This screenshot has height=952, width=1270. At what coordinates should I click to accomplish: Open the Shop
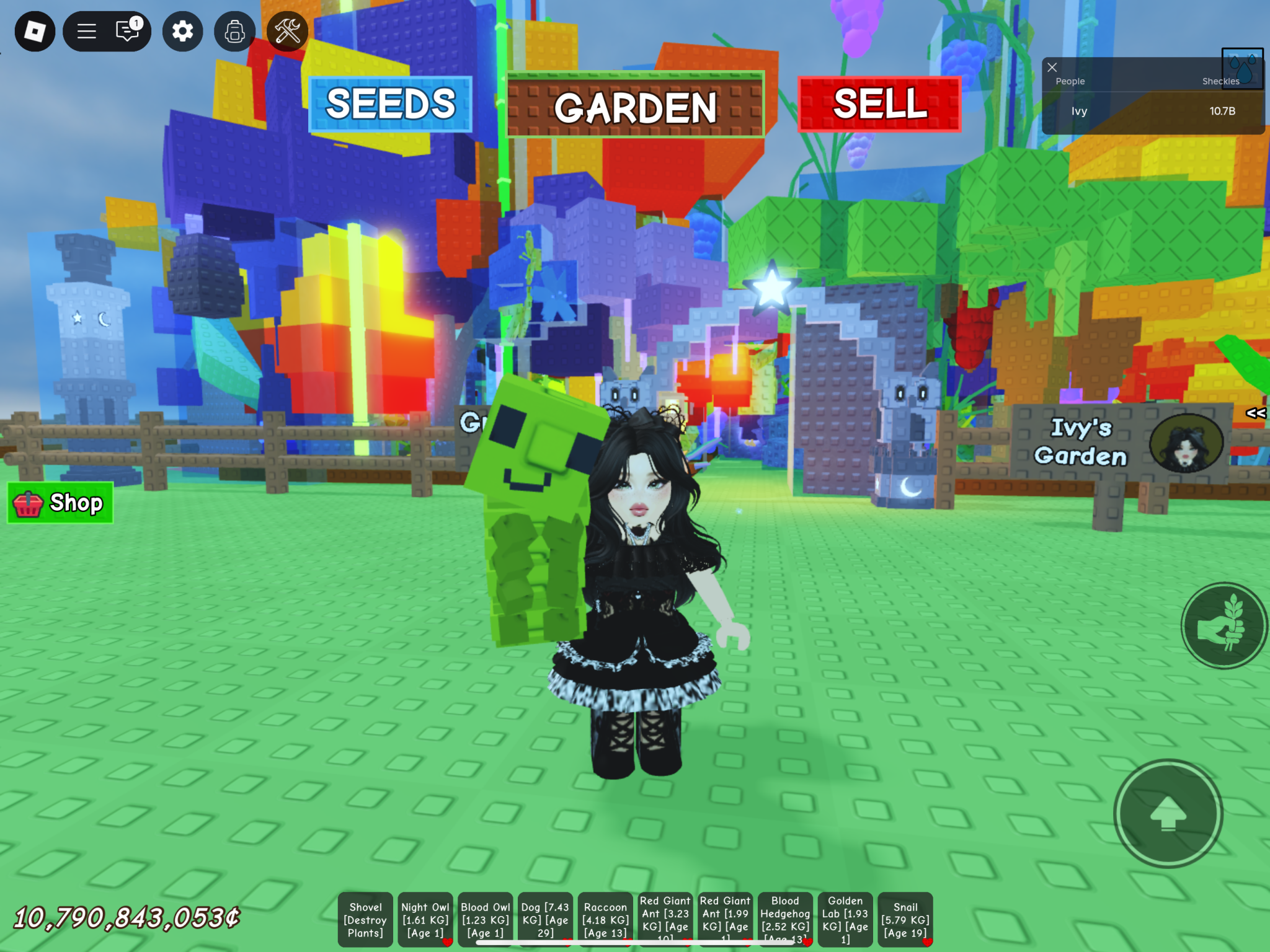click(x=60, y=503)
